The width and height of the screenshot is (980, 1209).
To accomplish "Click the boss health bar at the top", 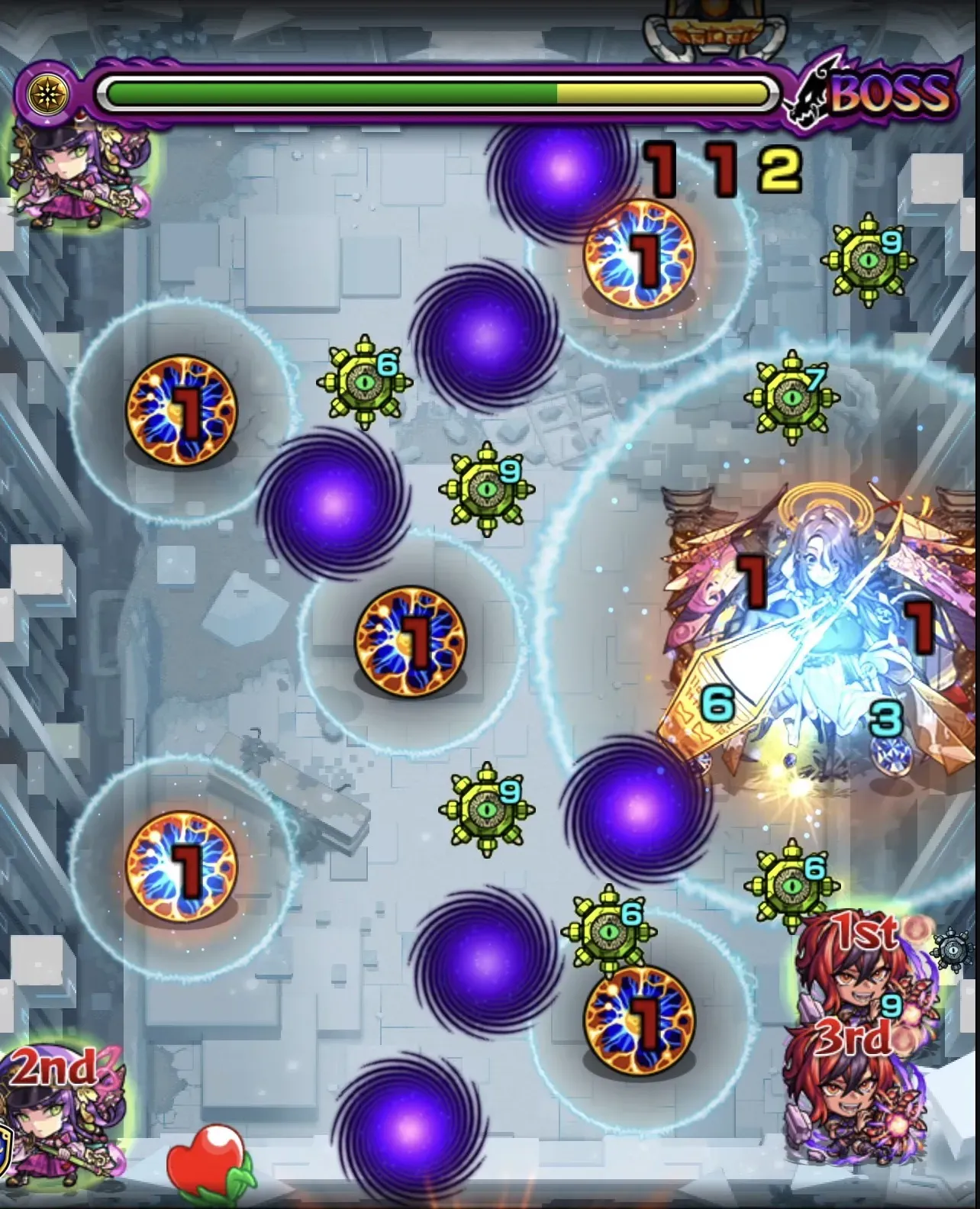I will point(435,90).
